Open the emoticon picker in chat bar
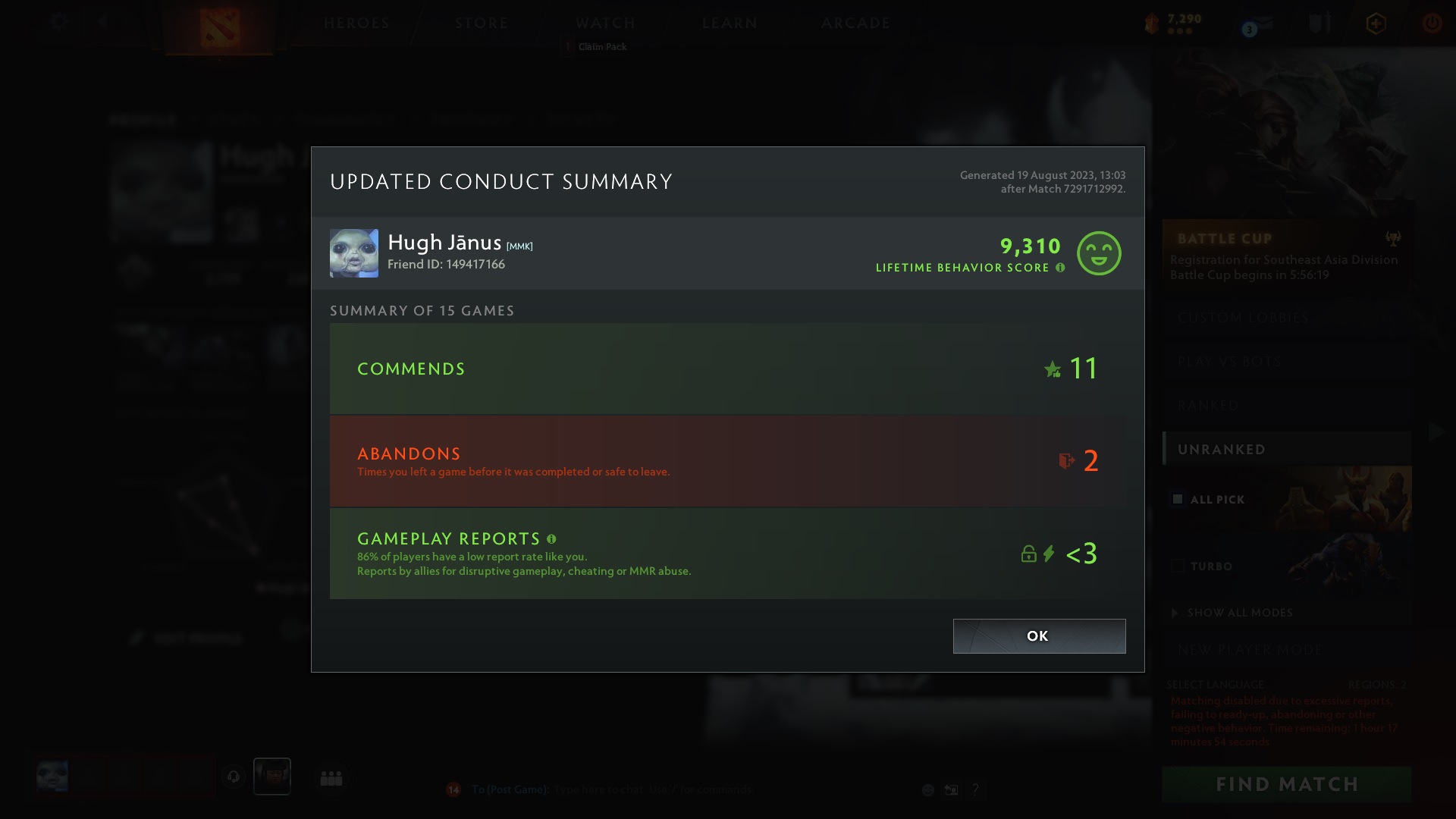Image resolution: width=1456 pixels, height=819 pixels. 927,789
